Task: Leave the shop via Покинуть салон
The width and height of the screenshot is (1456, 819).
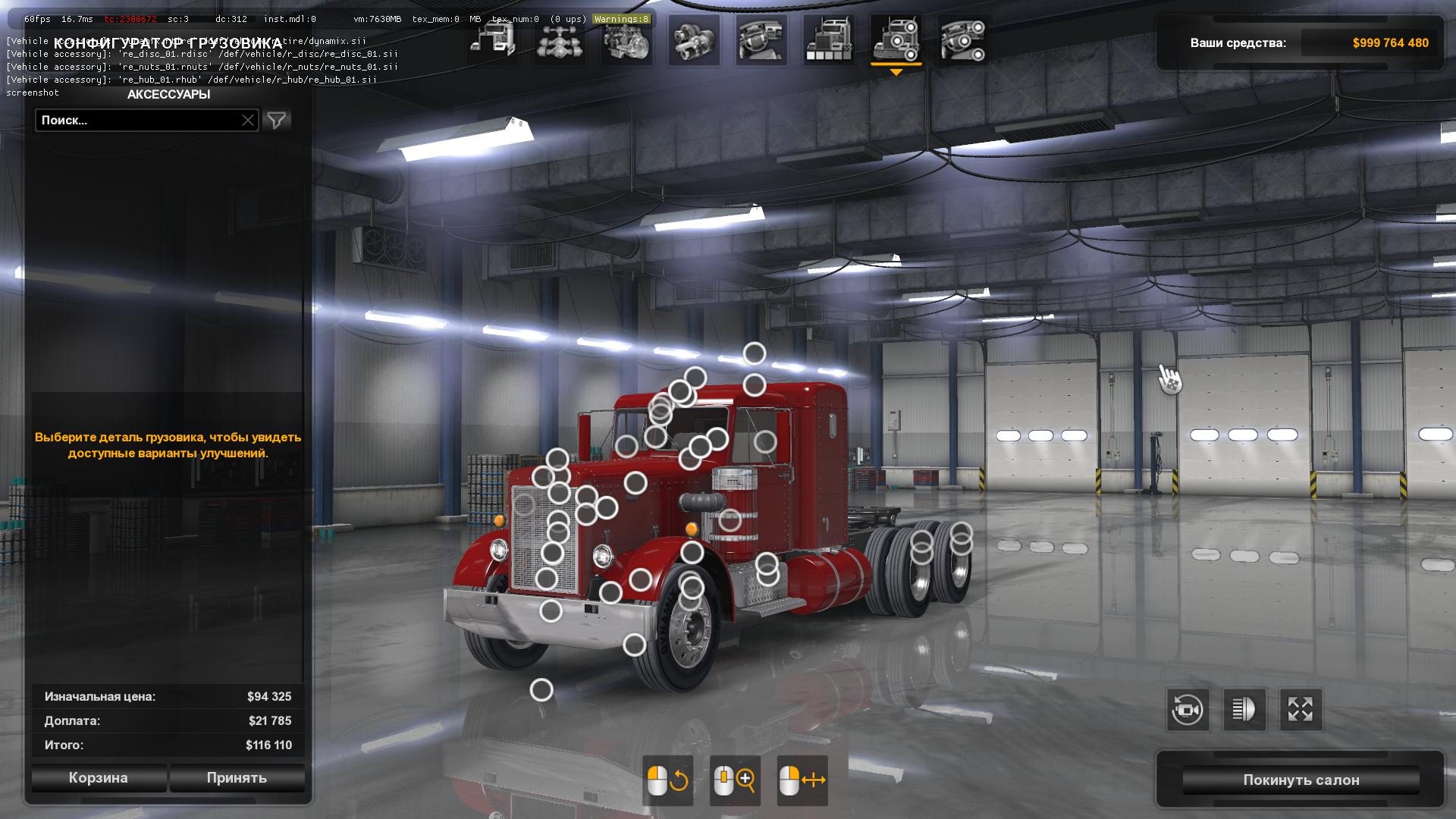Action: pos(1301,780)
